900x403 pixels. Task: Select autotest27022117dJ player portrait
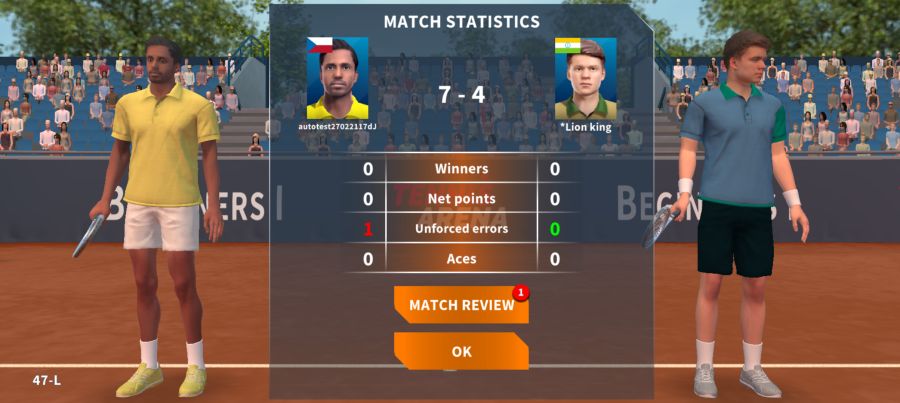coord(337,78)
